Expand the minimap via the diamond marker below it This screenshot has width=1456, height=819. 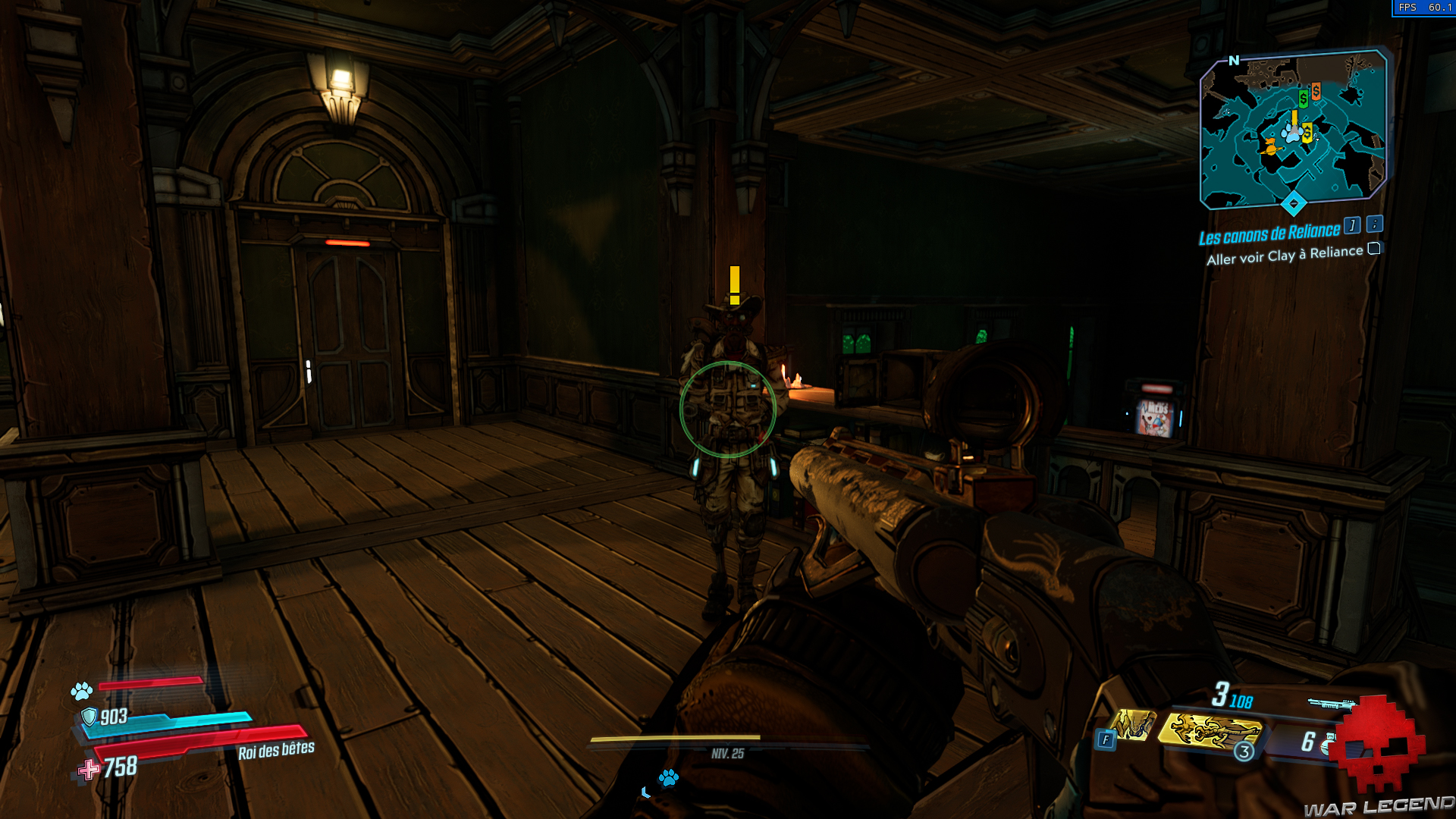tap(1294, 202)
